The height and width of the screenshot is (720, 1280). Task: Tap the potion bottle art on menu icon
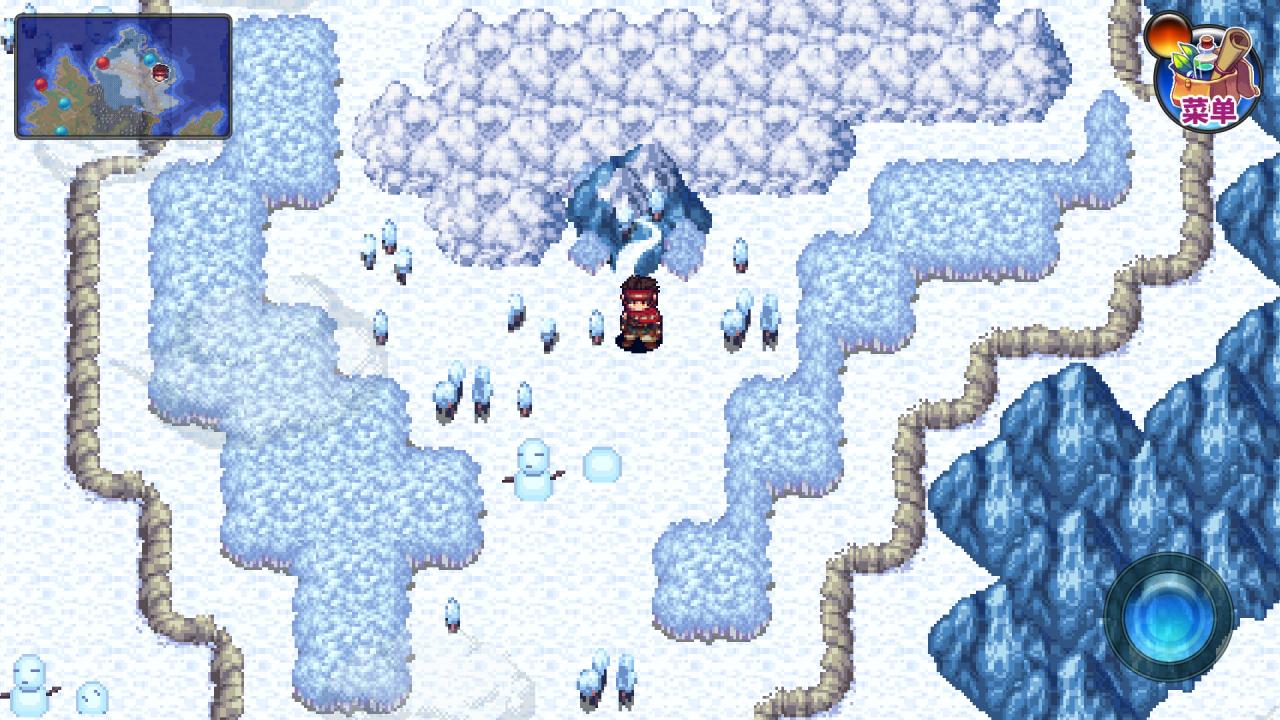coord(1205,51)
